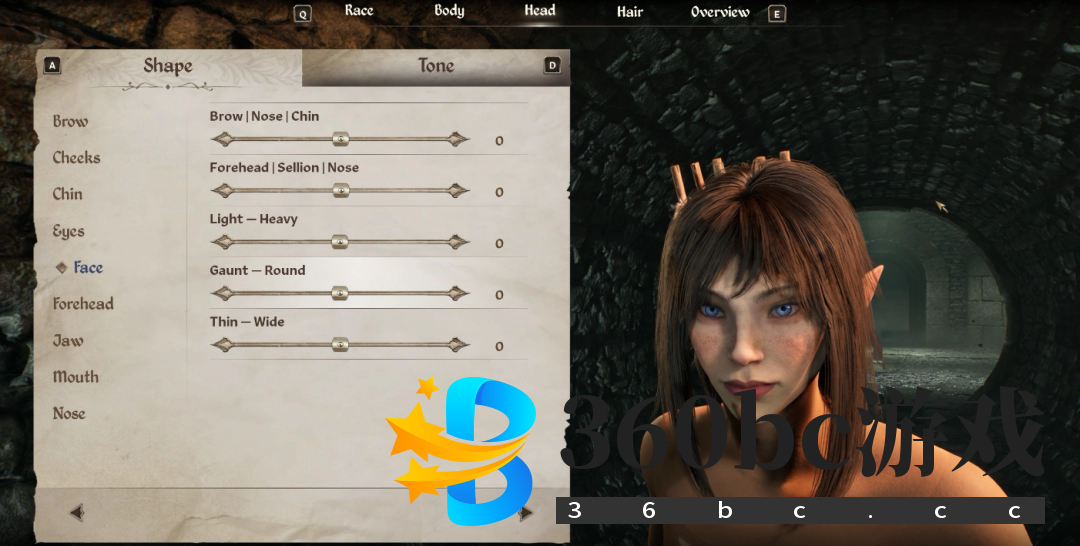
Task: Open the Nose category
Action: (x=69, y=413)
